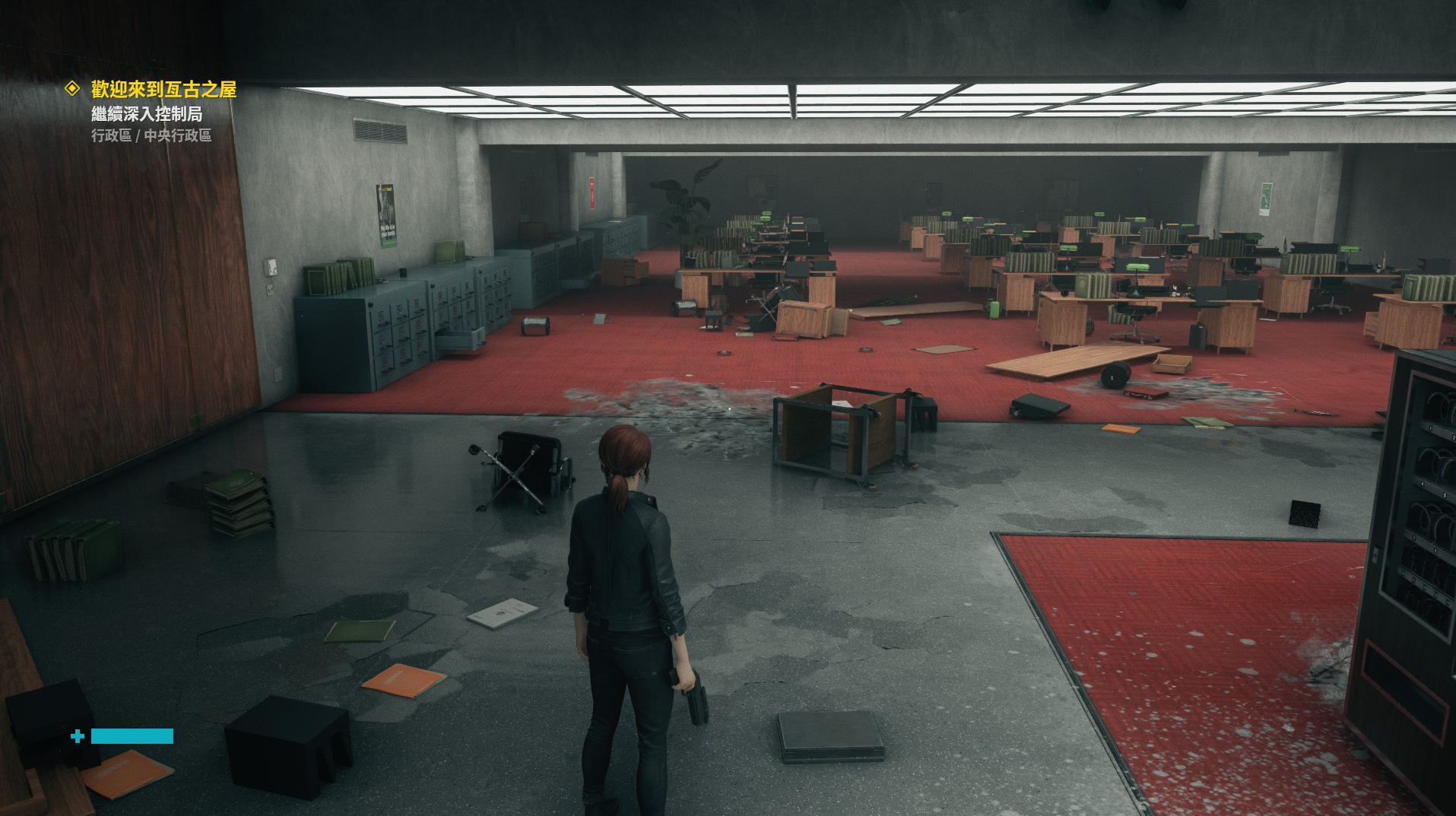
Task: Select the 歡迎來到亙古之屋 mission tracker title
Action: [x=163, y=90]
